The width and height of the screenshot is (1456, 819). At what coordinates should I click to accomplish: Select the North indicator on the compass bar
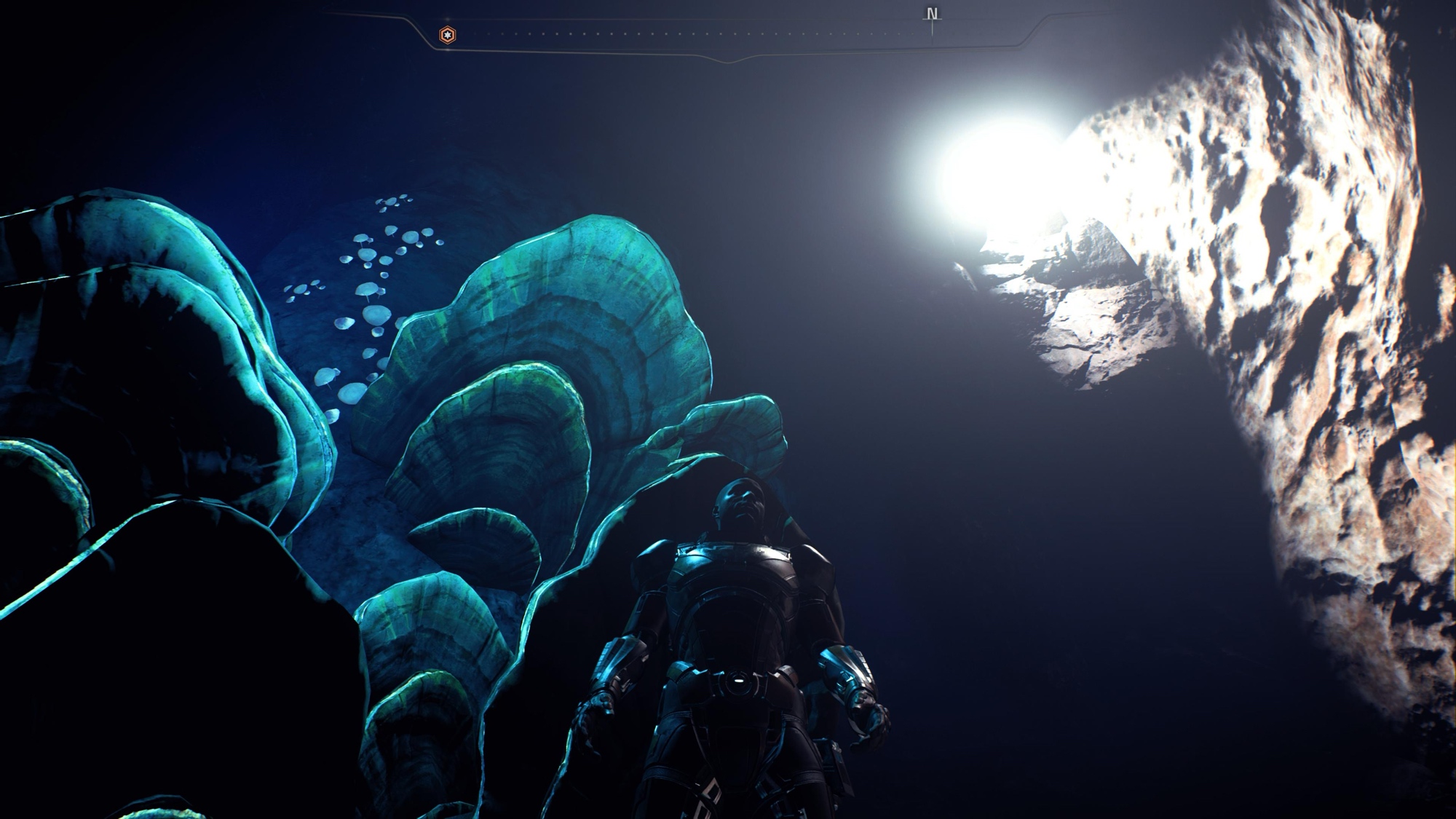click(x=932, y=15)
